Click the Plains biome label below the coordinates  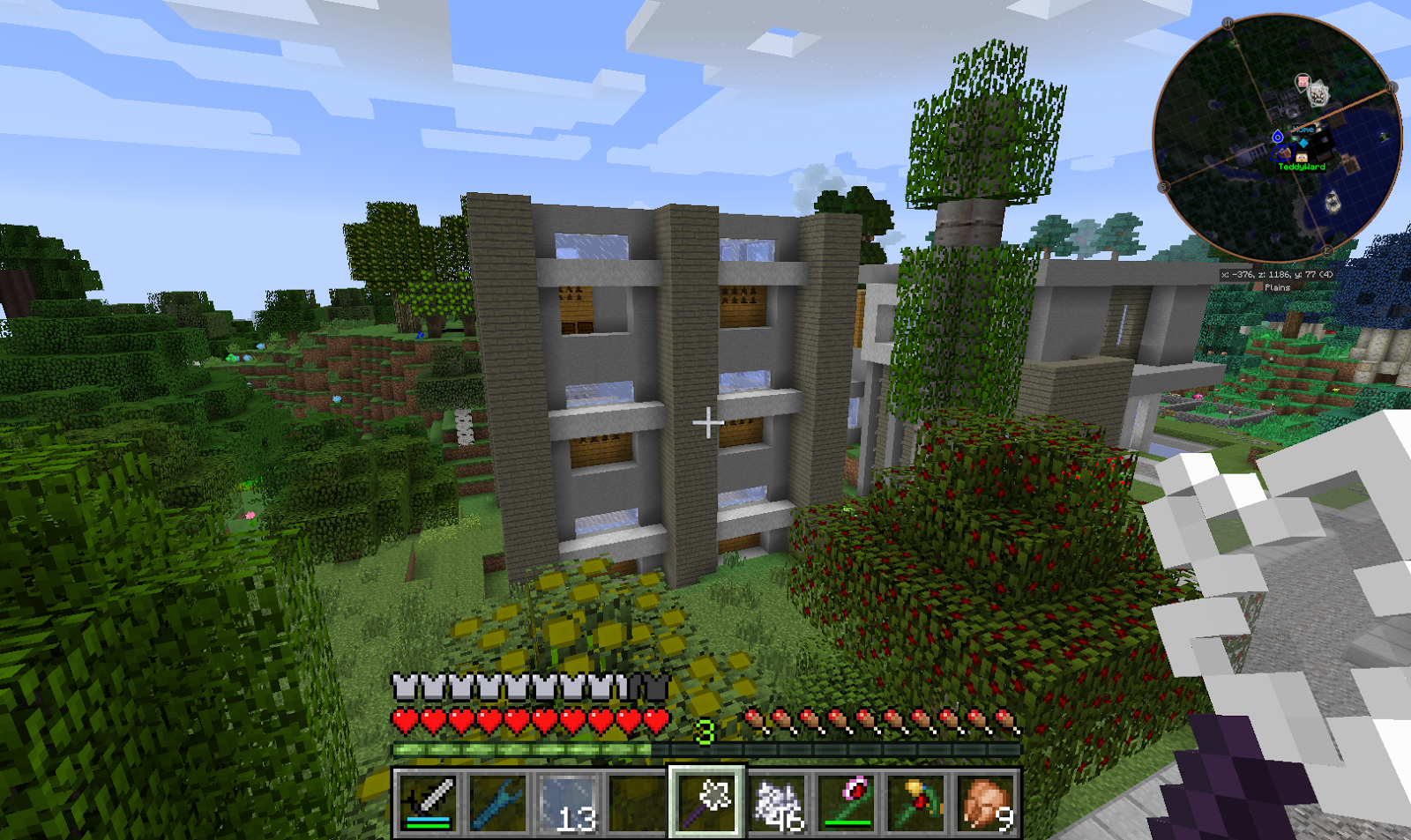[1277, 287]
